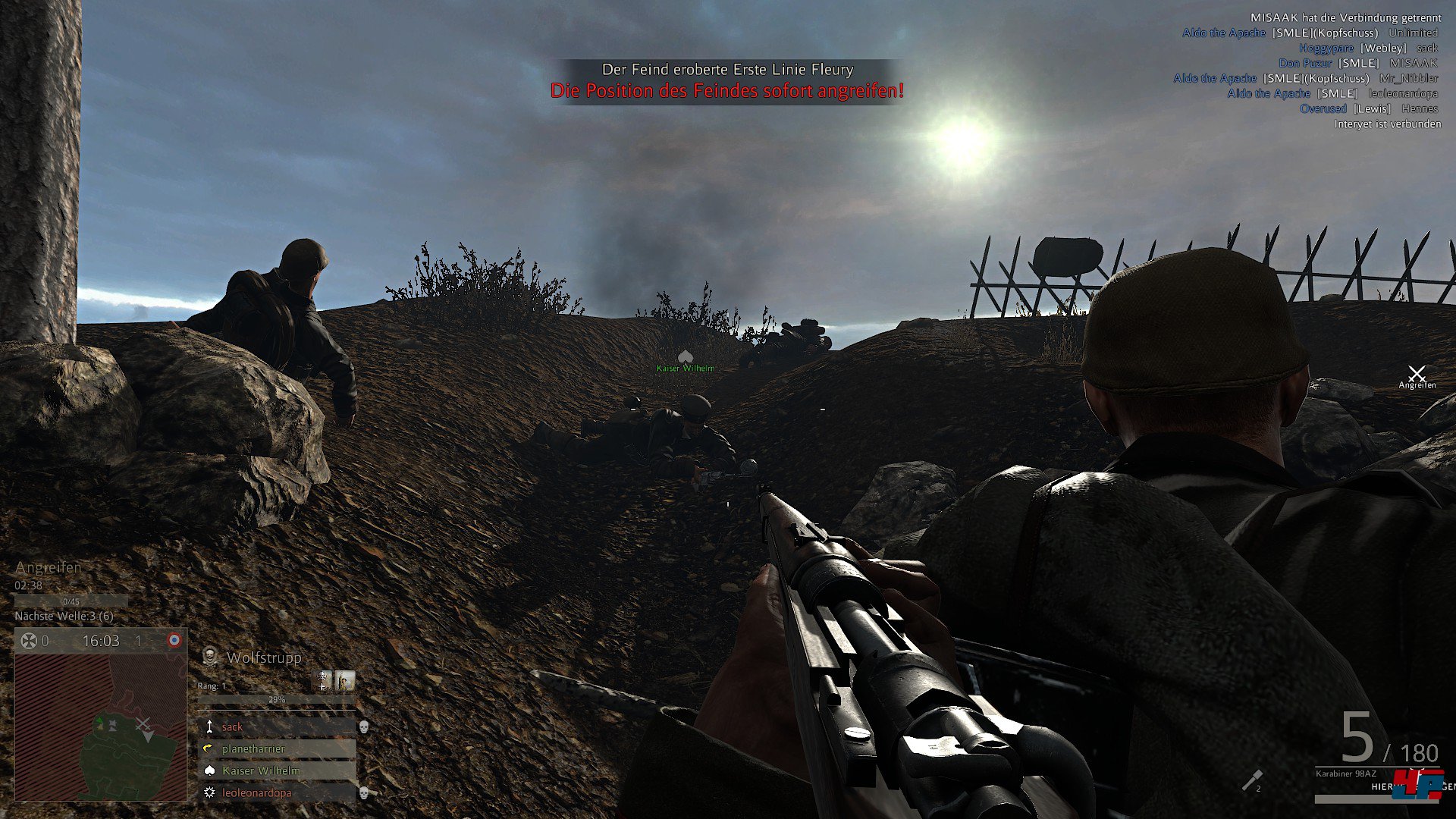The image size is (1456, 819).
Task: Click the German iron cross team icon
Action: click(28, 641)
